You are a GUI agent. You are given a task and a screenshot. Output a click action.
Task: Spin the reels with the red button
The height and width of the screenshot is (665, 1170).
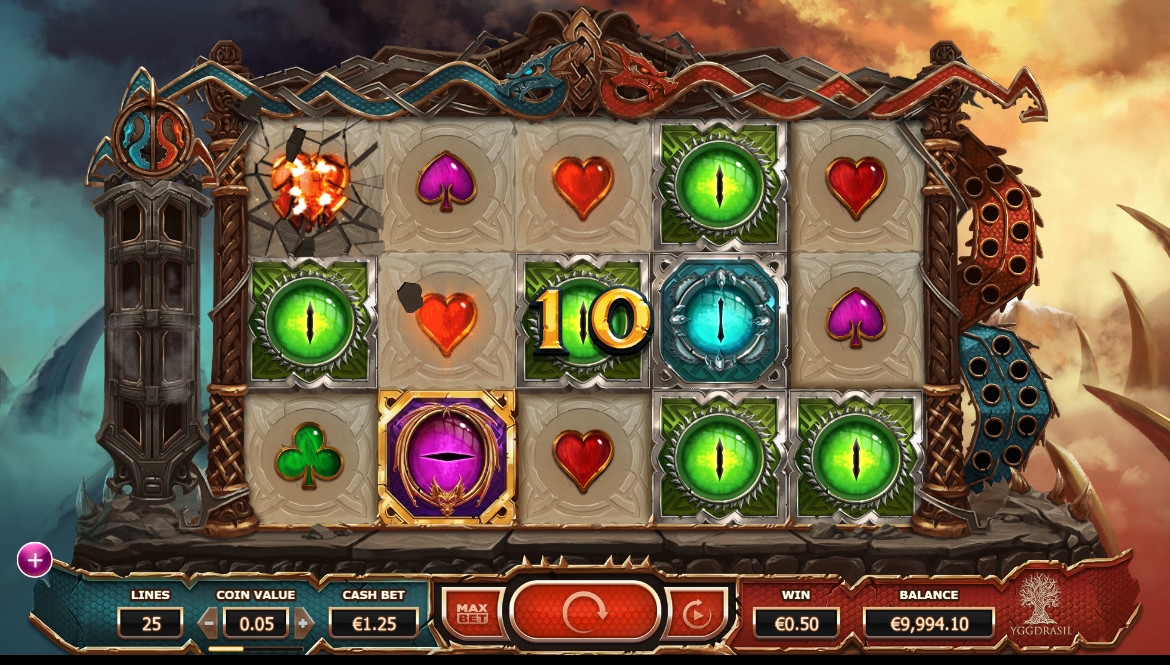click(584, 611)
